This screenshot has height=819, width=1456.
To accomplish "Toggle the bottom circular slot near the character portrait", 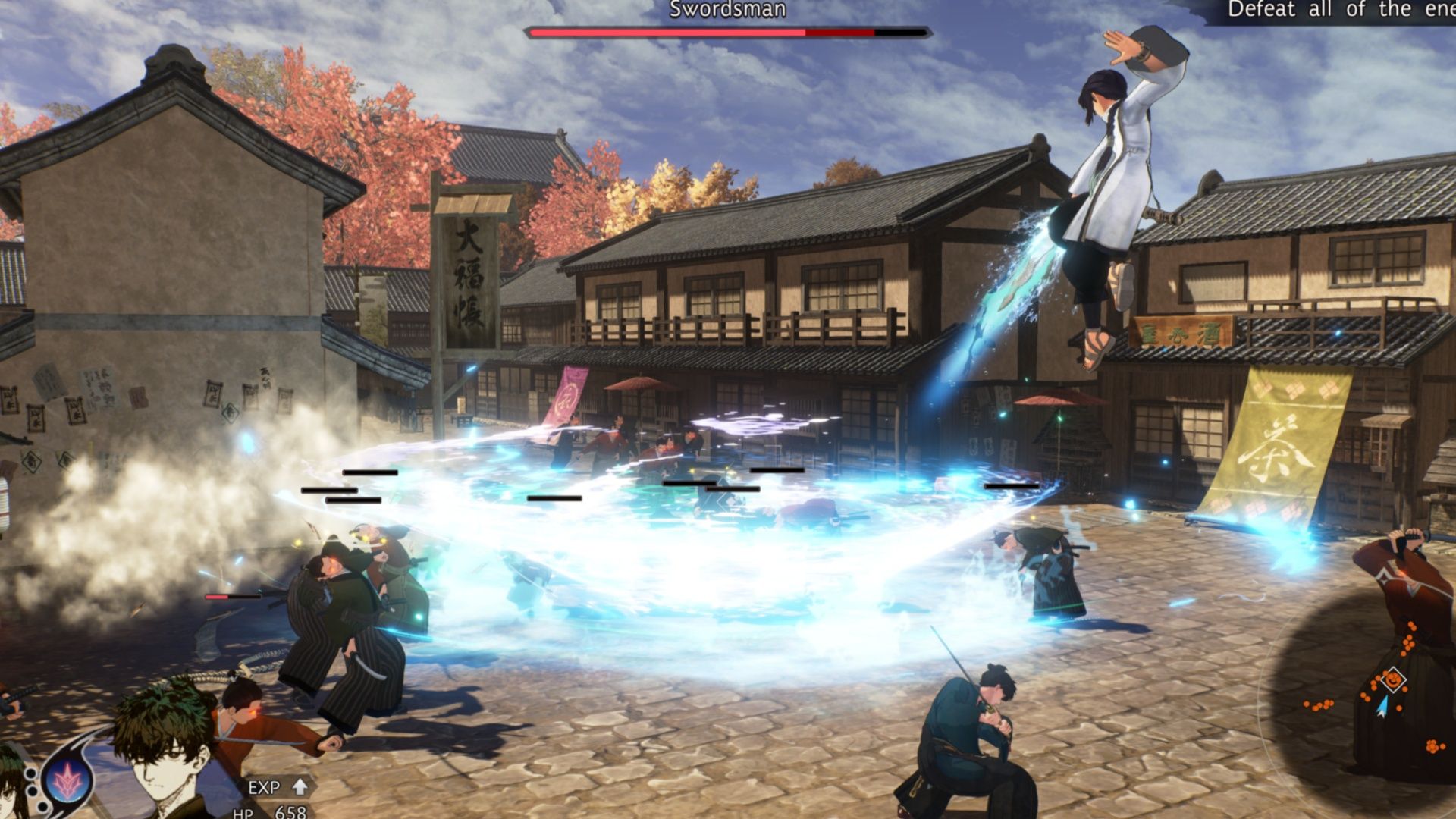I will 42,808.
